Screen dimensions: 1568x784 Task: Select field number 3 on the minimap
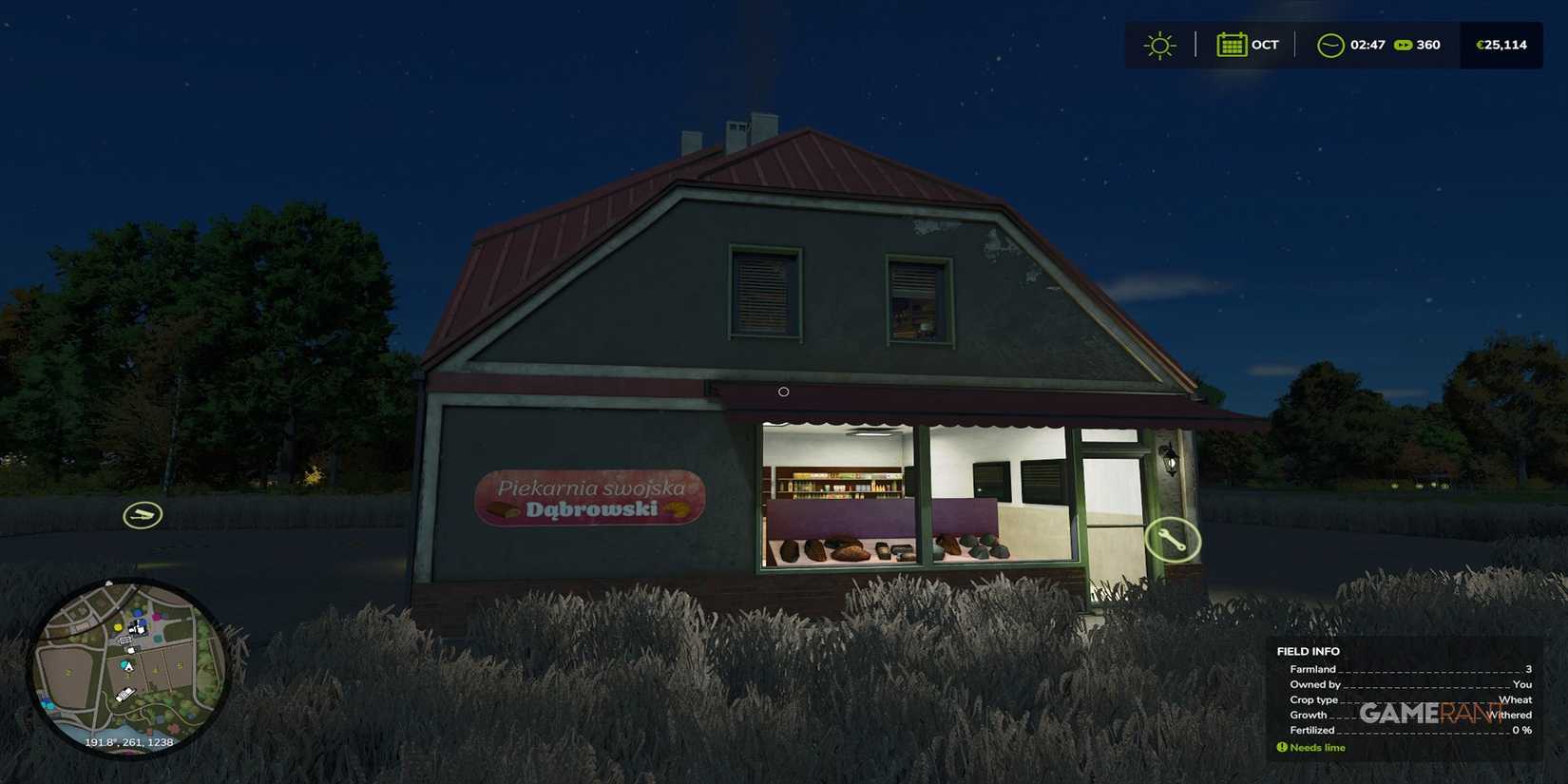click(127, 676)
